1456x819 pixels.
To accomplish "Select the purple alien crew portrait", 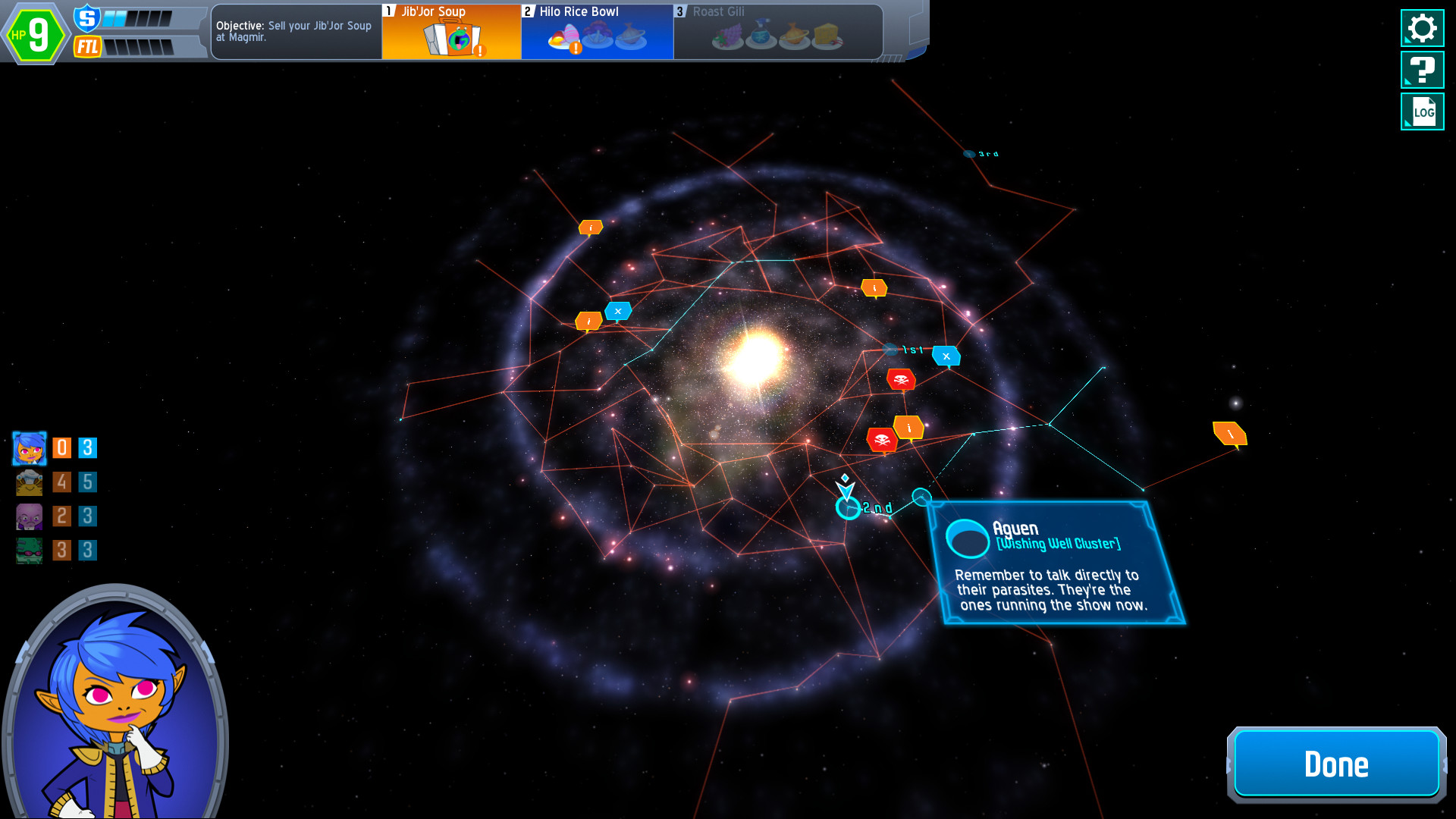I will pos(28,516).
